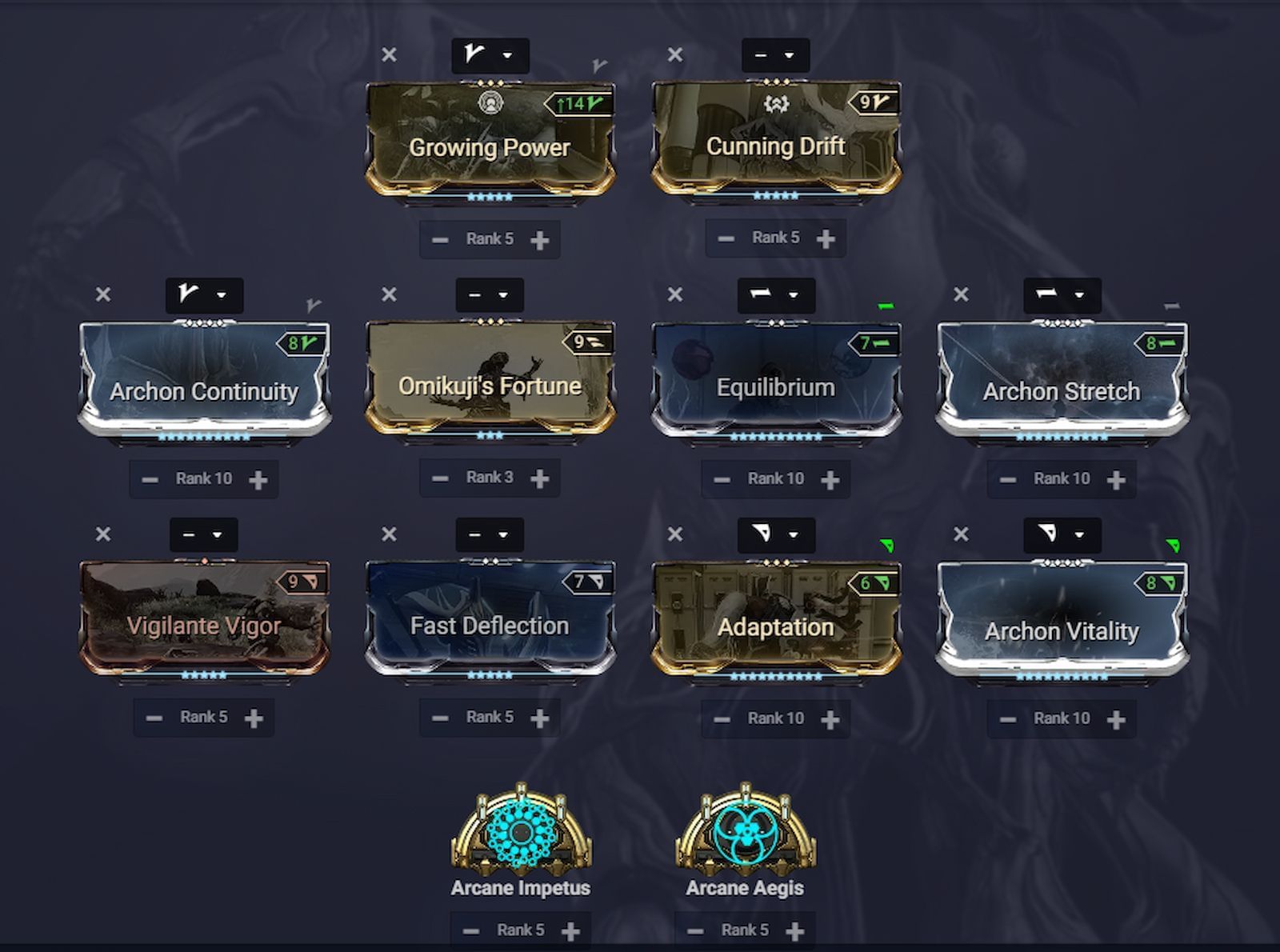Click the circular emblem on Growing Power card
This screenshot has height=952, width=1280.
[x=490, y=102]
